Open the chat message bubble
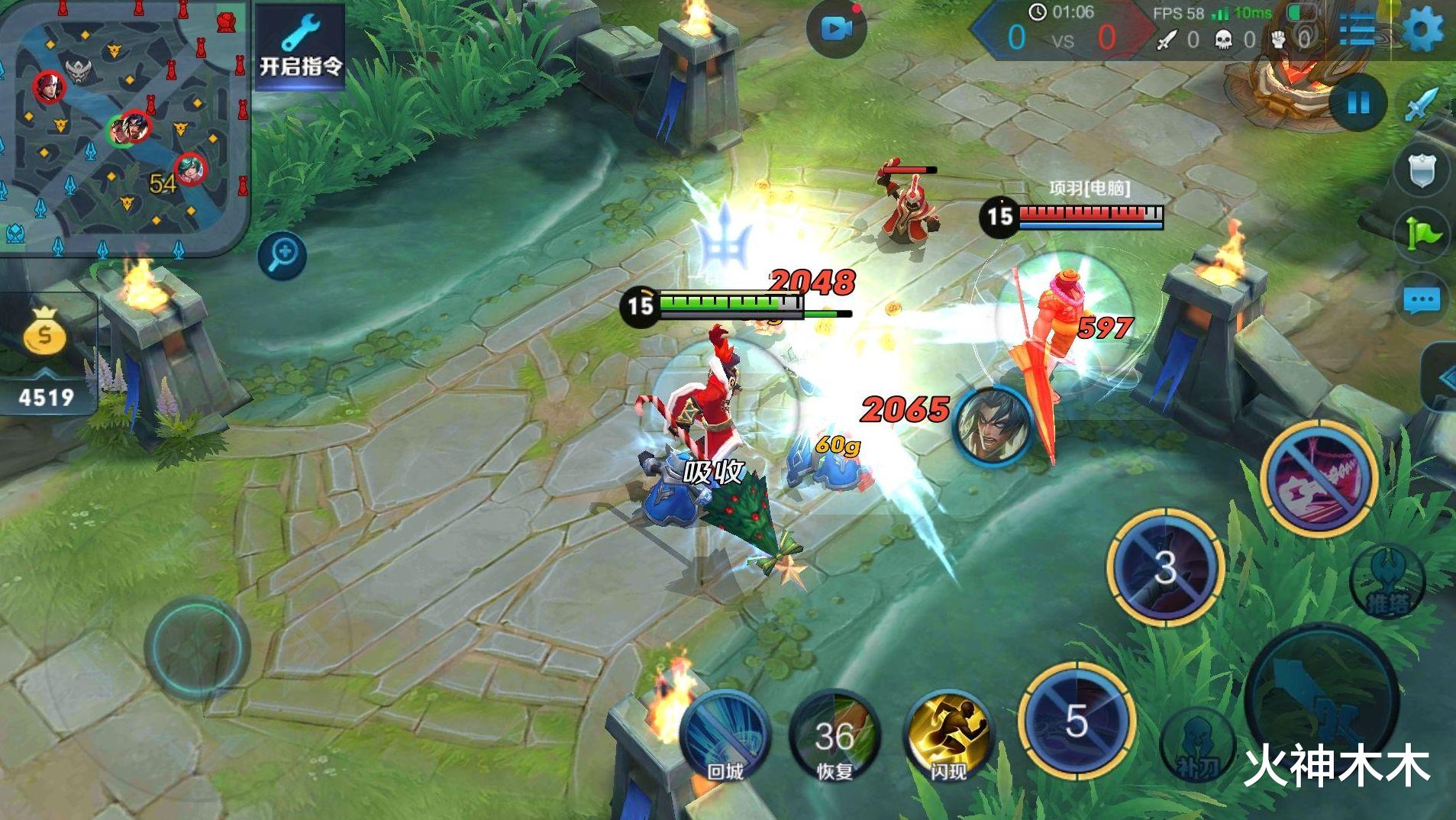Image resolution: width=1456 pixels, height=820 pixels. tap(1422, 300)
